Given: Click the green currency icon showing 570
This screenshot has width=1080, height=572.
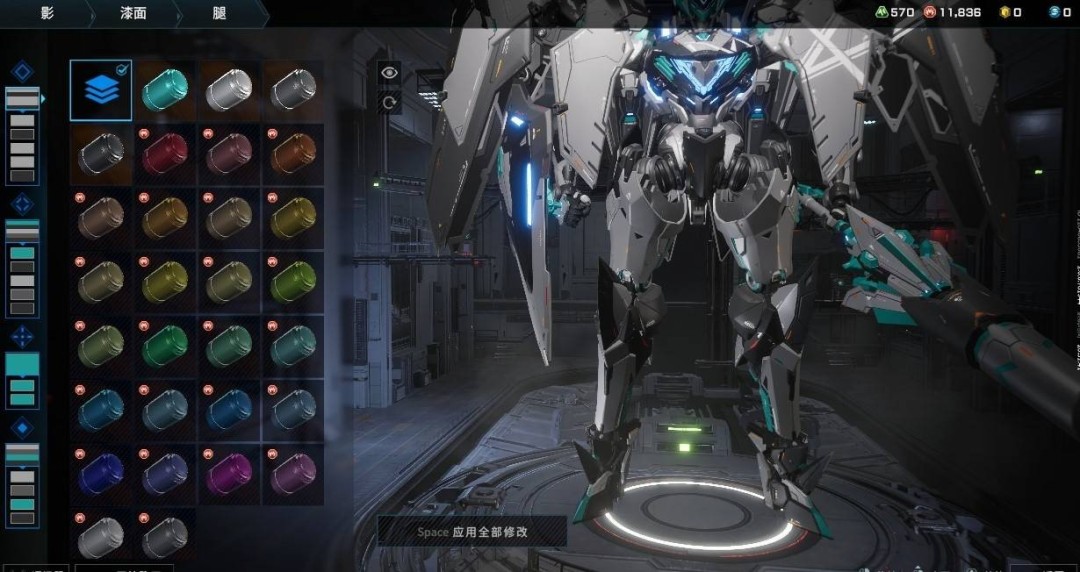Looking at the screenshot, I should 881,12.
